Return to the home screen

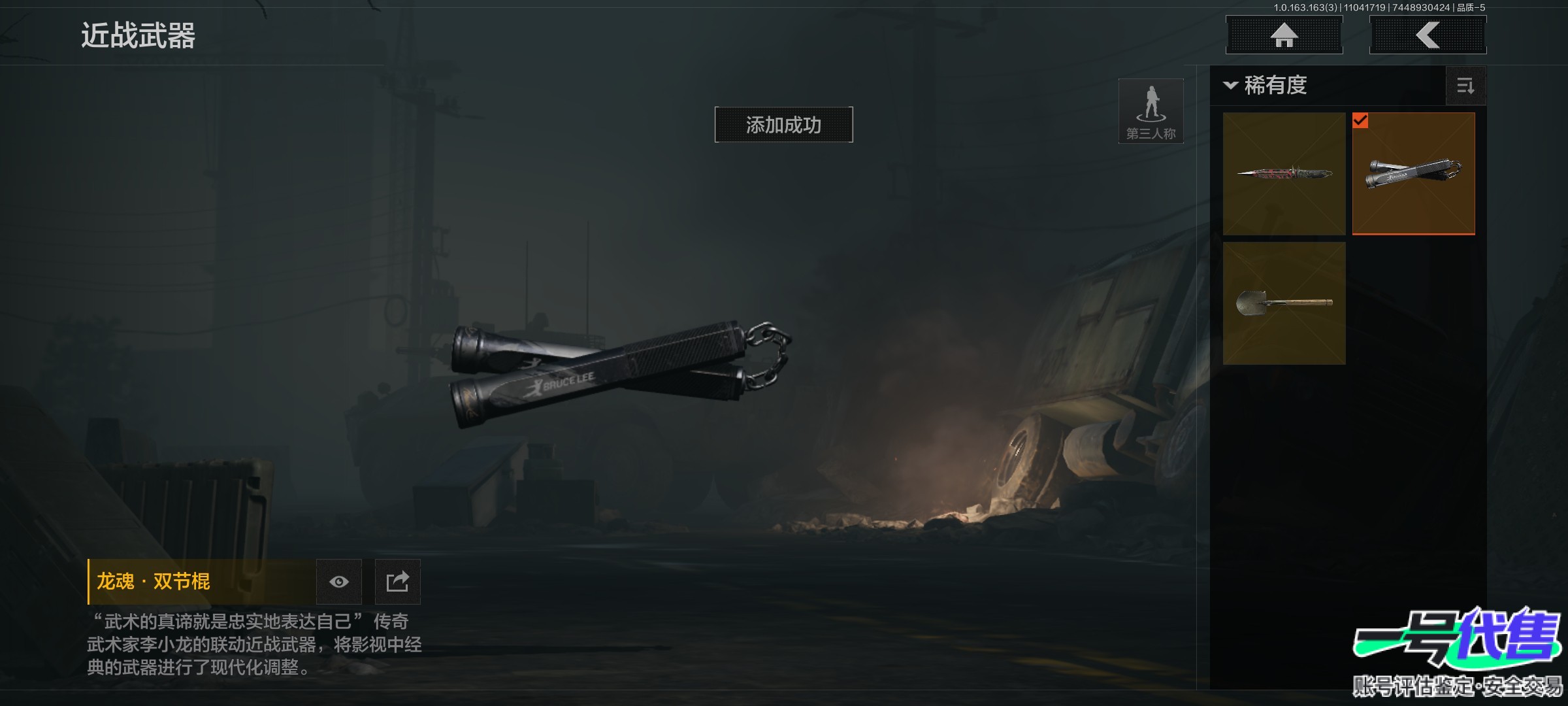[1284, 35]
